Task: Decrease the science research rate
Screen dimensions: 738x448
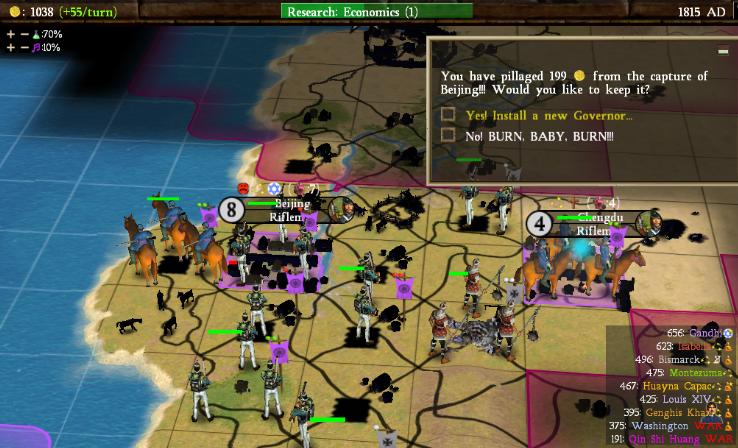Action: (24, 34)
